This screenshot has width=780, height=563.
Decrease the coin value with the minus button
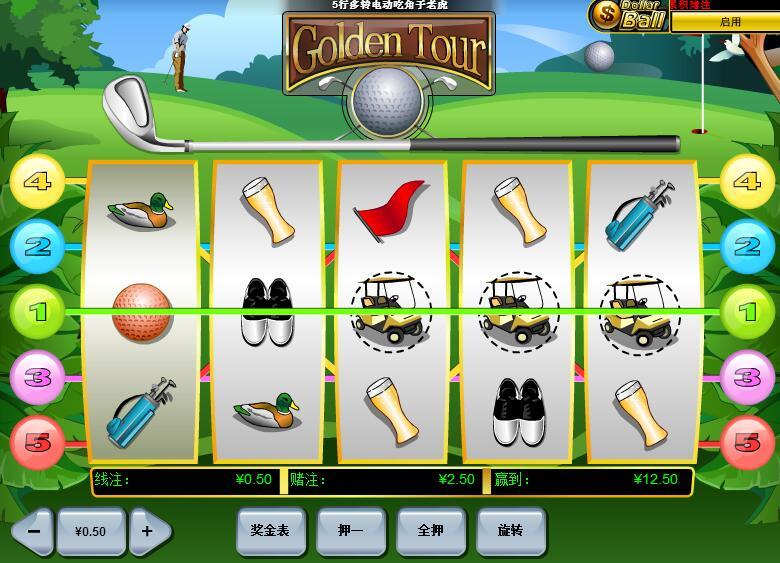(33, 531)
